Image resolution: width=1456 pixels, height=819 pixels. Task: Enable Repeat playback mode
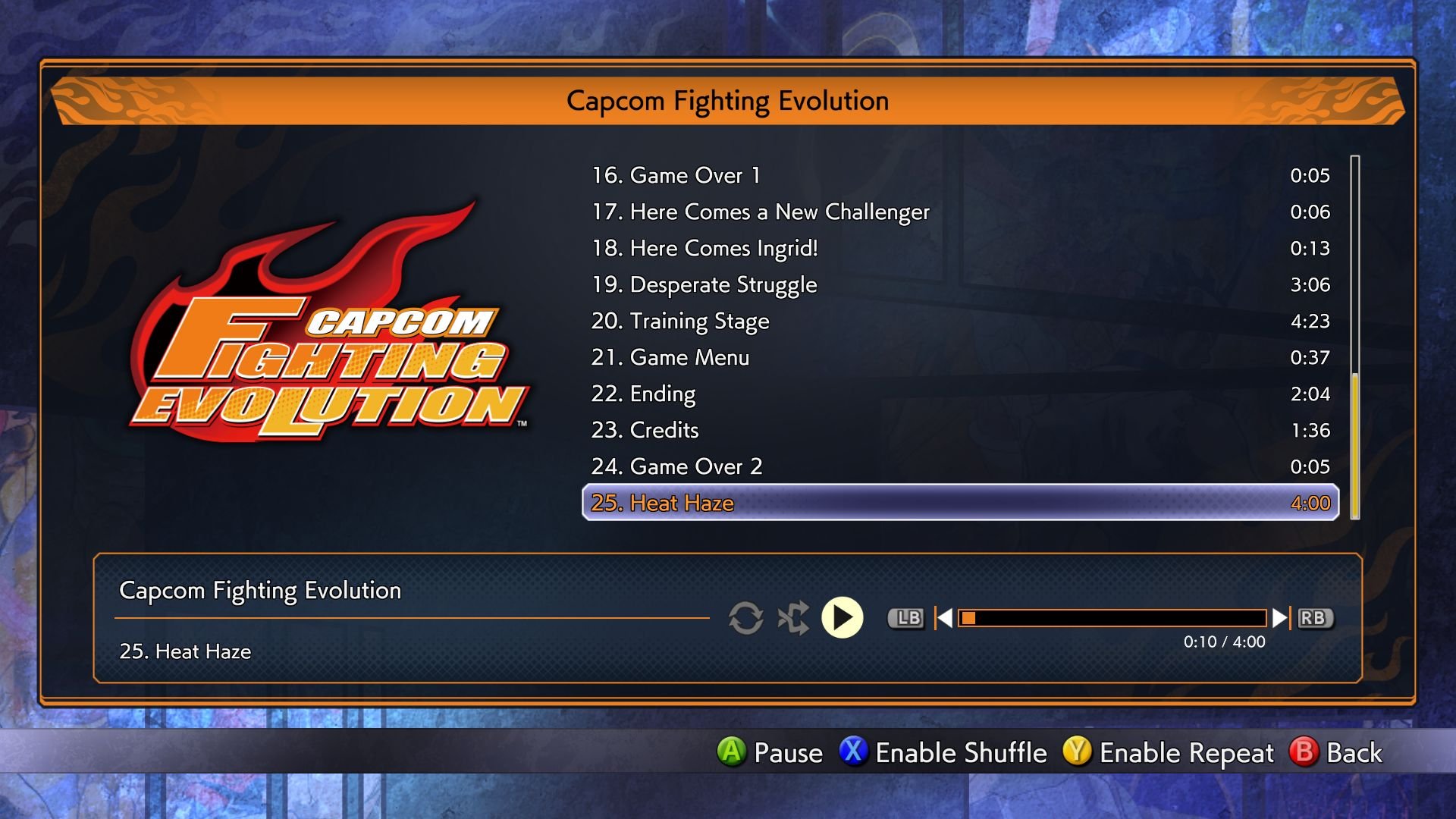click(x=1187, y=753)
